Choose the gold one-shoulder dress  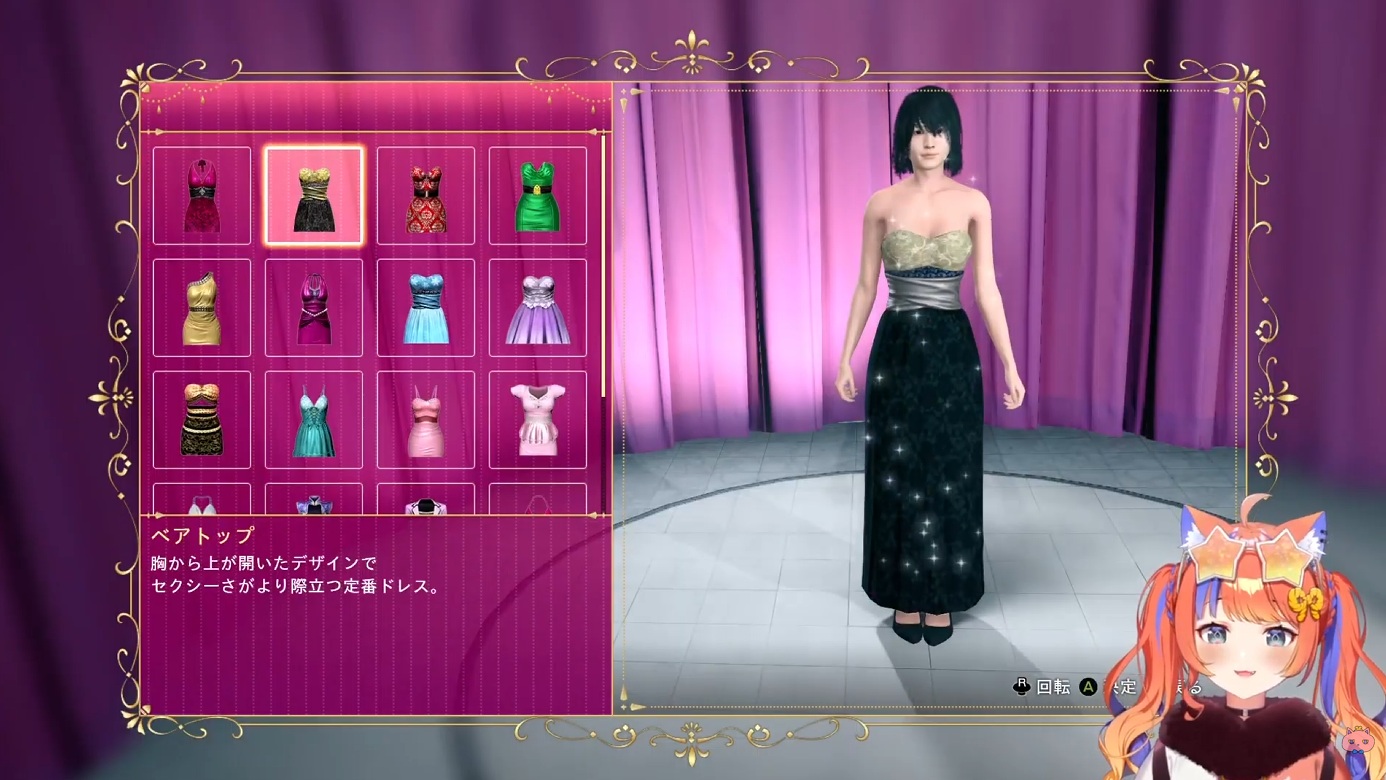pyautogui.click(x=202, y=308)
